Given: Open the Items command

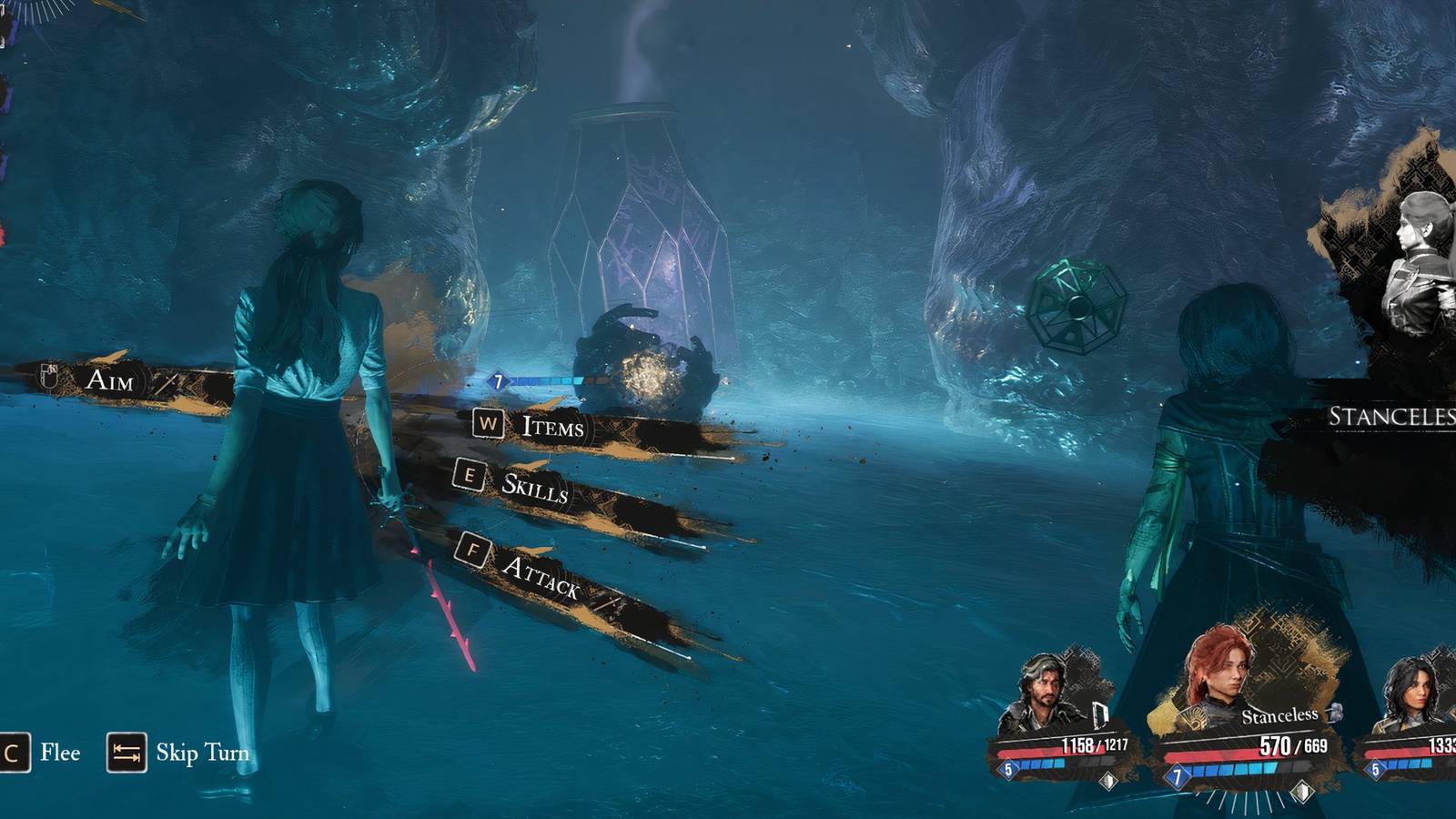Looking at the screenshot, I should pyautogui.click(x=553, y=430).
